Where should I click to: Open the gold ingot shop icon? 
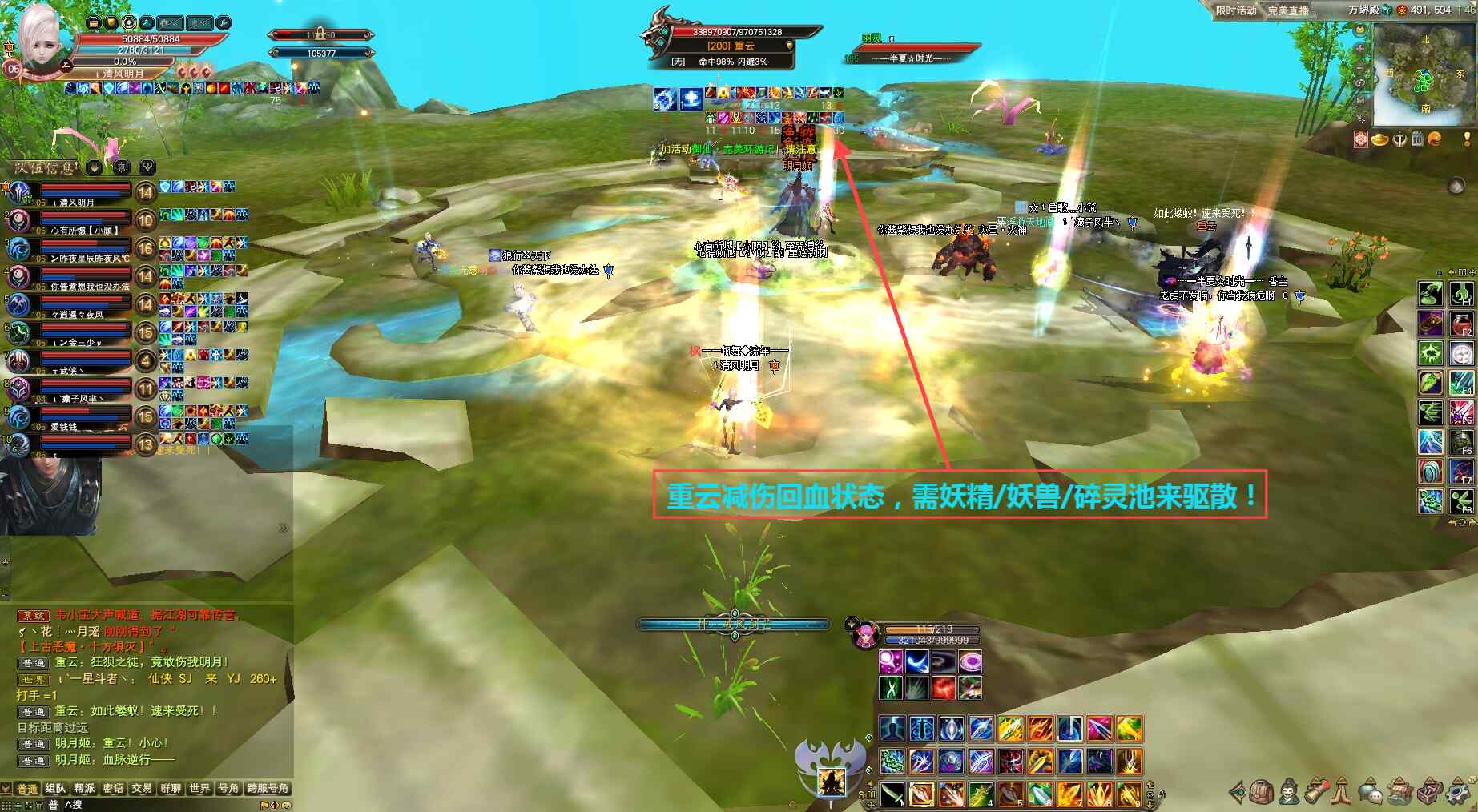coord(1380,139)
